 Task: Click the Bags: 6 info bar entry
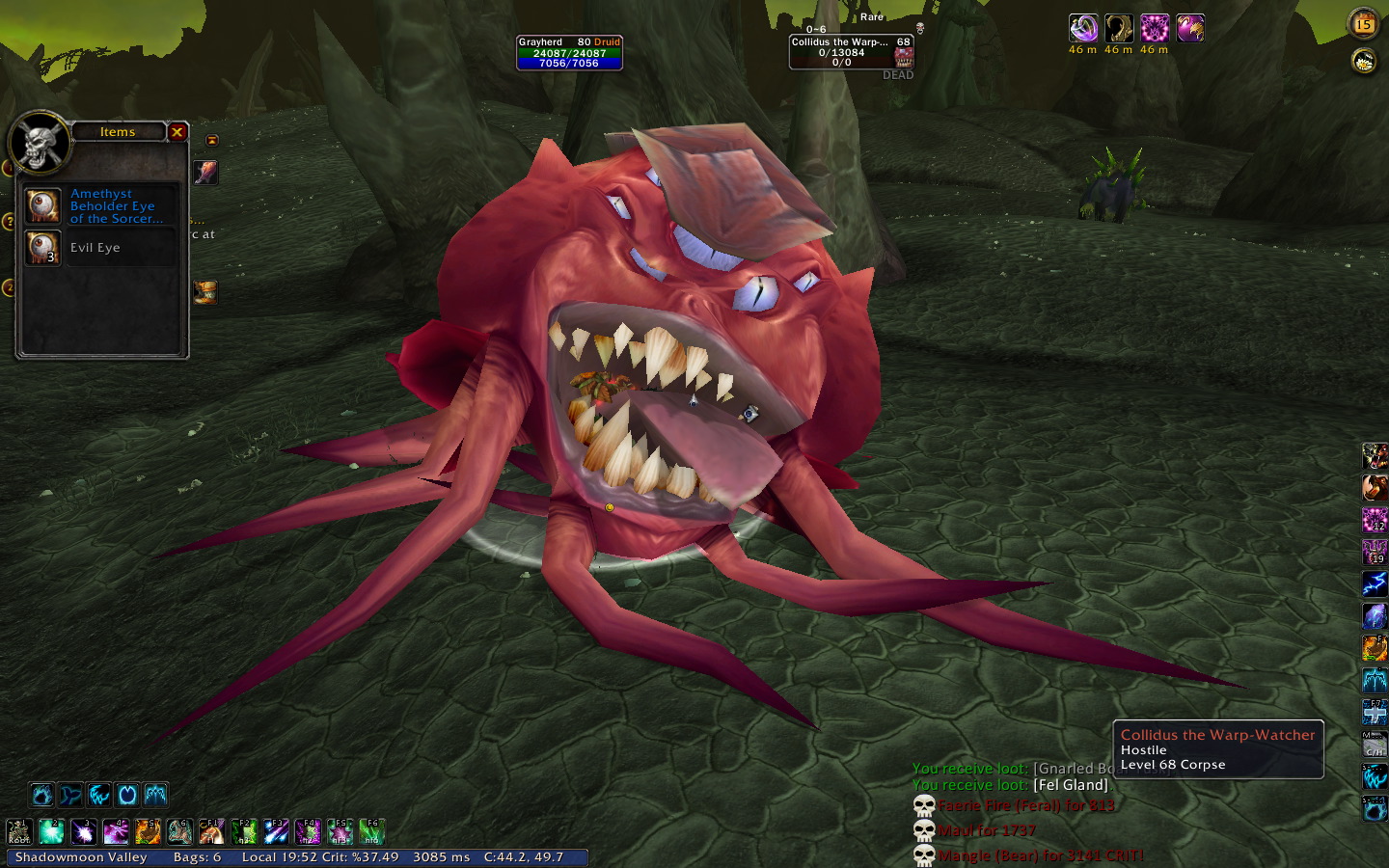click(x=197, y=857)
